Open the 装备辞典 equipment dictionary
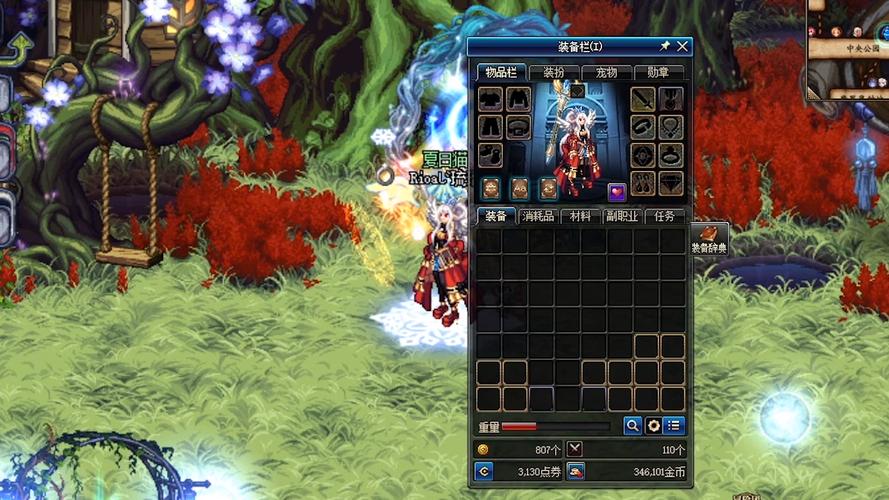The height and width of the screenshot is (500, 889). [709, 240]
